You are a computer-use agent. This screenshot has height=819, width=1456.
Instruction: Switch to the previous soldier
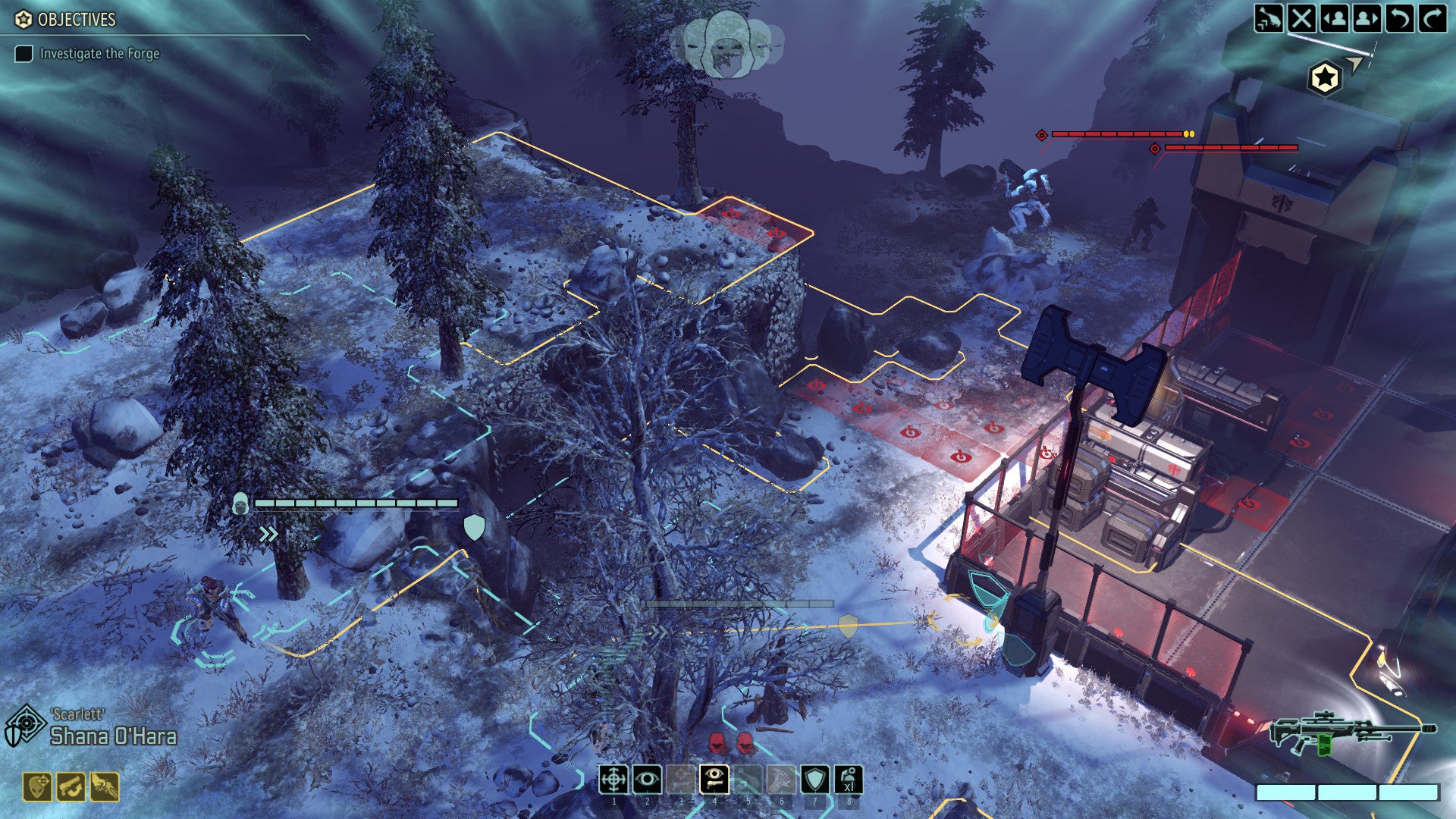(x=1334, y=17)
